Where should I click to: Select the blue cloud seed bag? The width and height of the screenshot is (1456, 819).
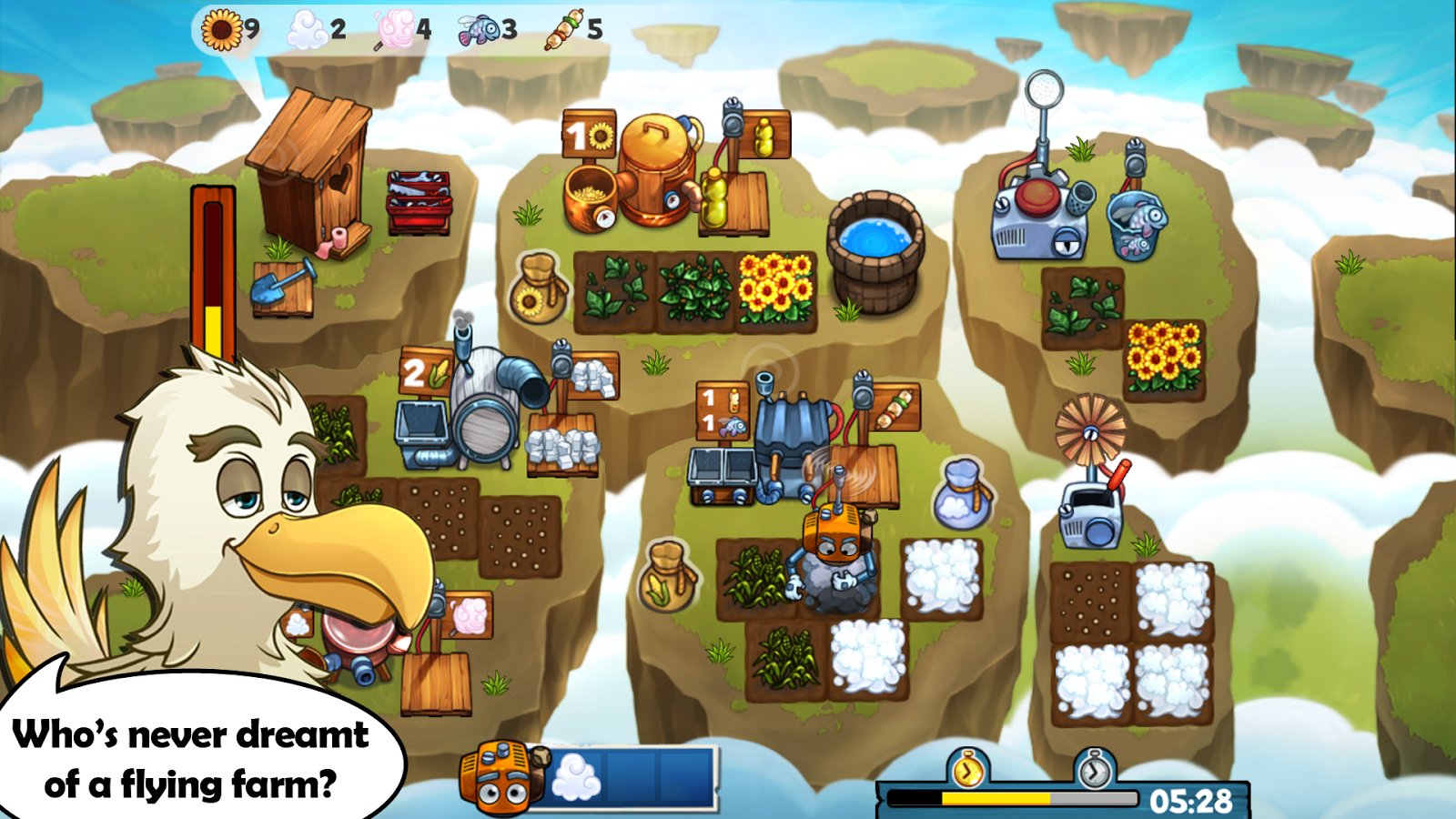[962, 495]
